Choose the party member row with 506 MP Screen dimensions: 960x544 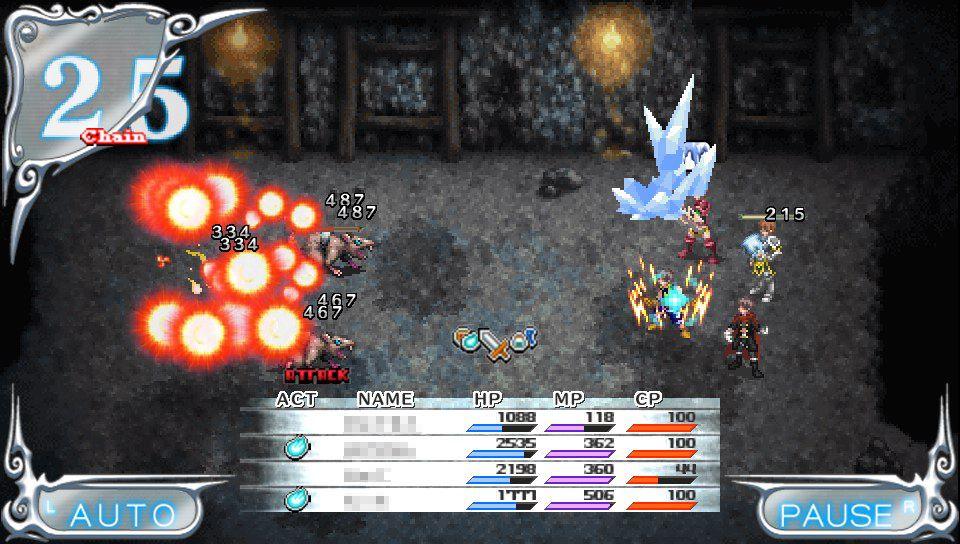[x=480, y=498]
